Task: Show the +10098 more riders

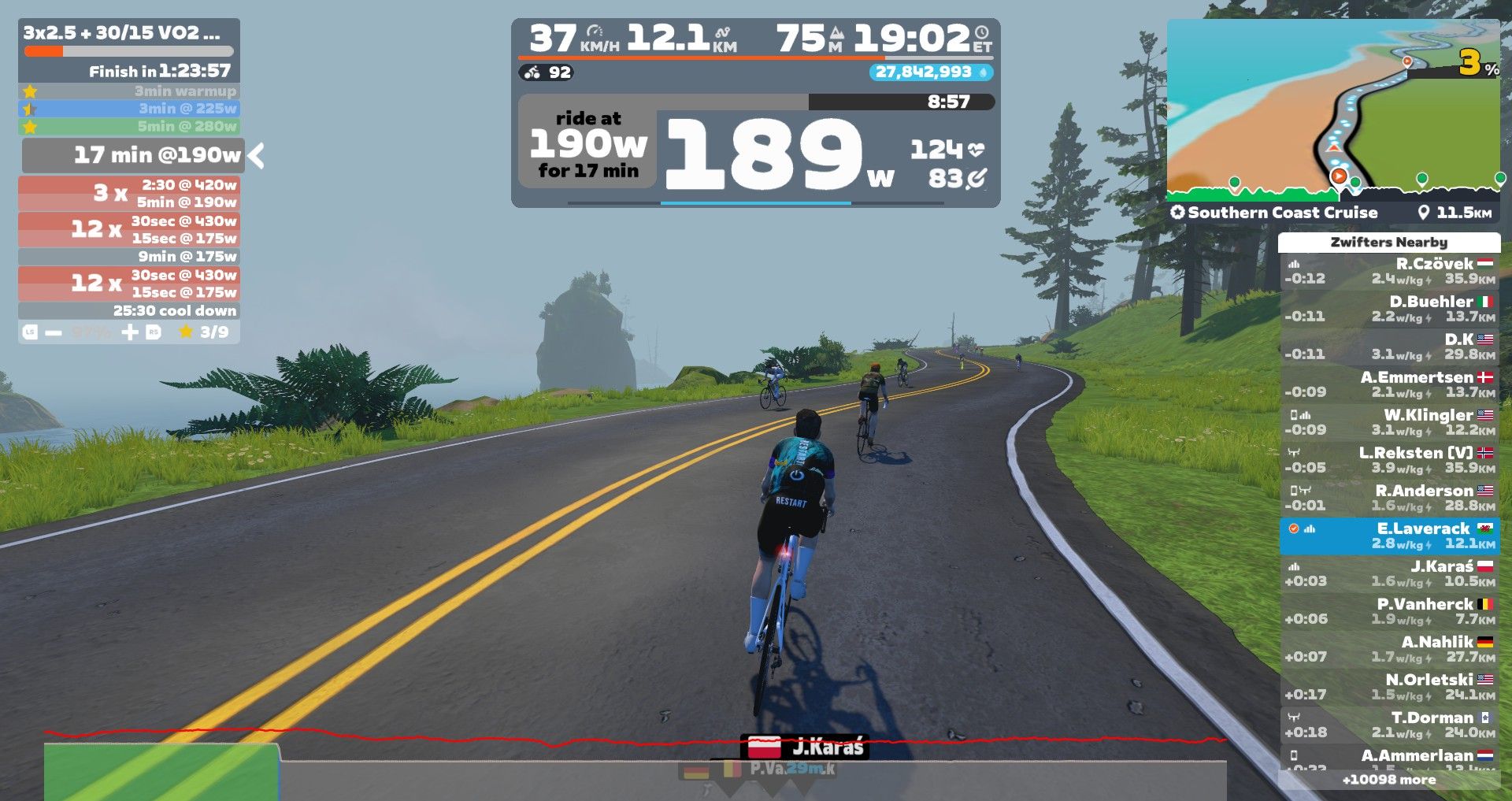Action: click(x=1389, y=780)
